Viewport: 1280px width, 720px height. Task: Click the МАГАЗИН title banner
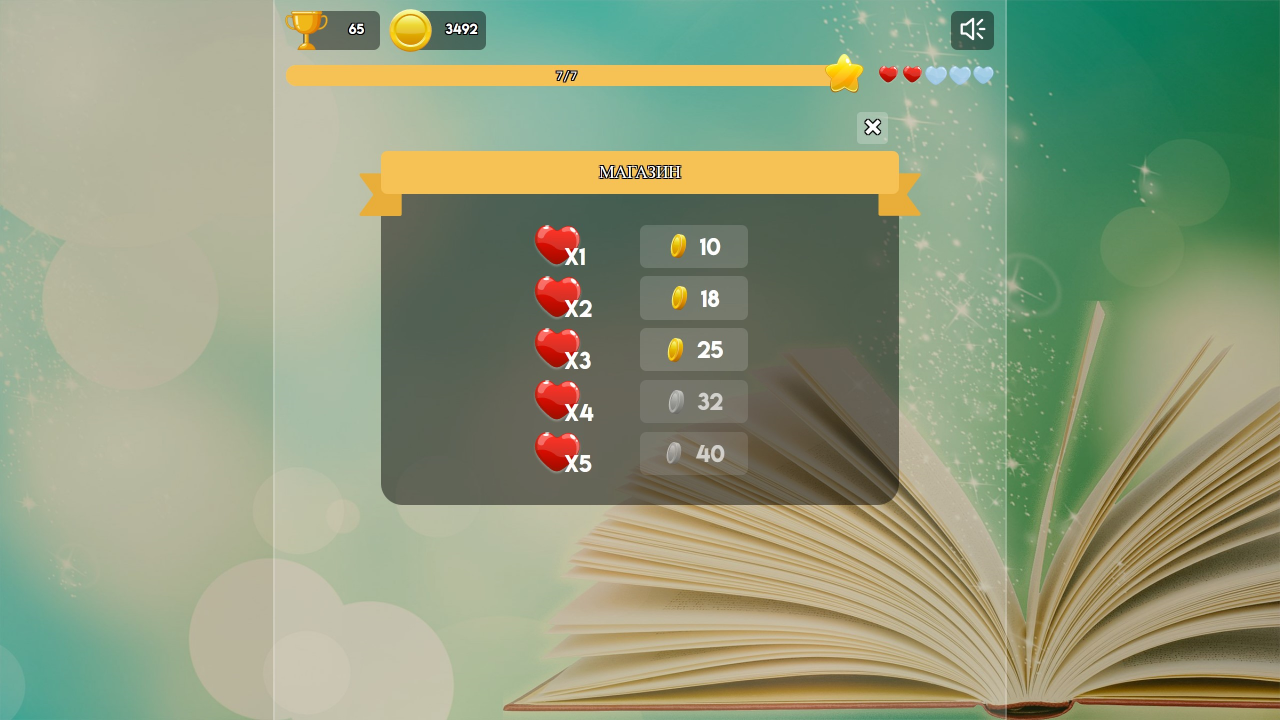point(640,171)
